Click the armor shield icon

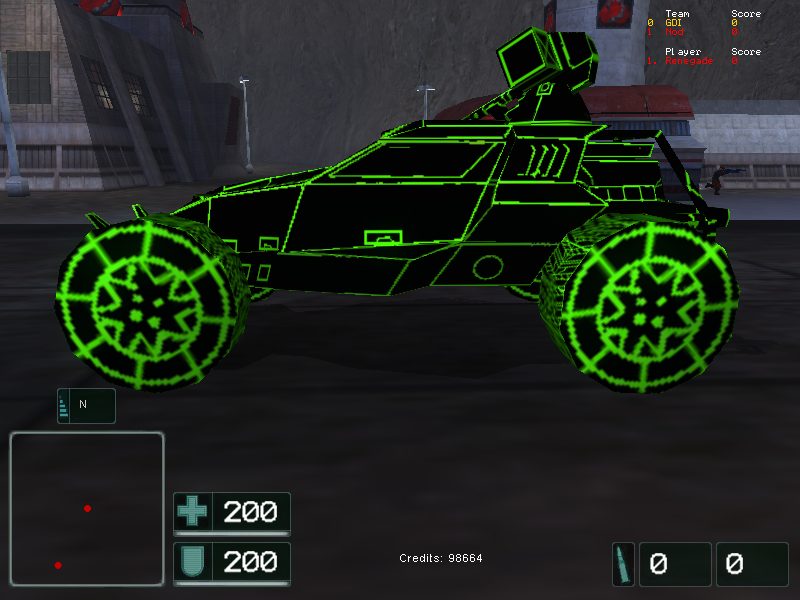(192, 563)
